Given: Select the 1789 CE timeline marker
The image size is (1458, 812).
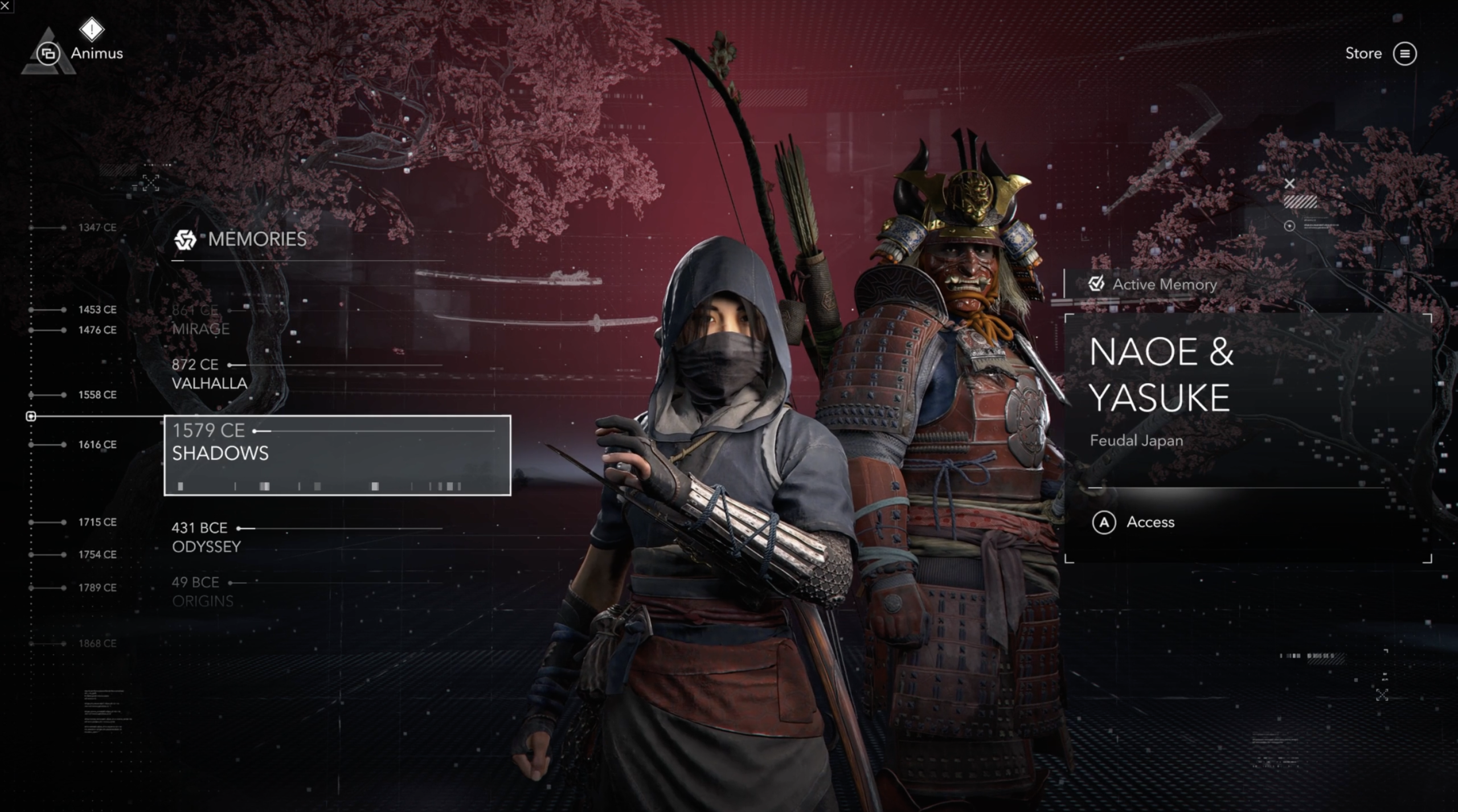Looking at the screenshot, I should (97, 588).
